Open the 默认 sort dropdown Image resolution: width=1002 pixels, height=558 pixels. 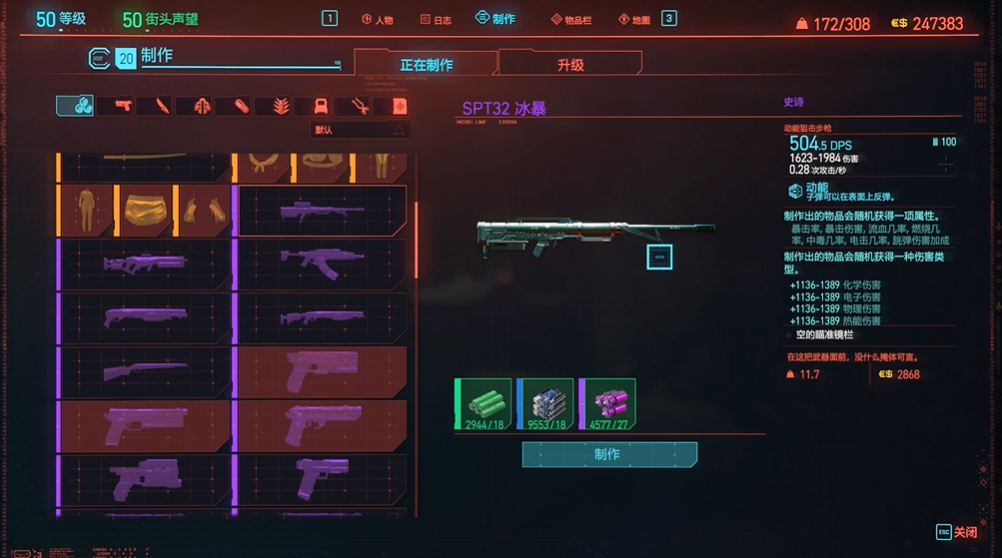[360, 130]
